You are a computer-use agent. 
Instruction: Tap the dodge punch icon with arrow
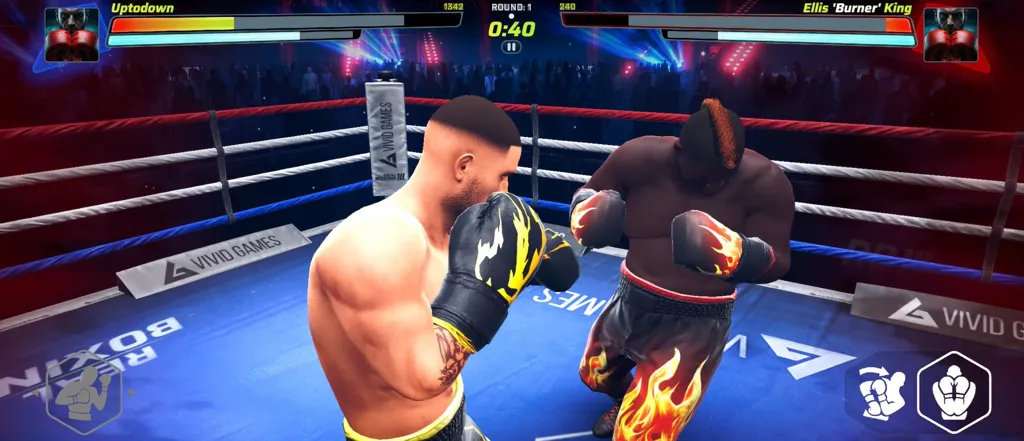882,393
